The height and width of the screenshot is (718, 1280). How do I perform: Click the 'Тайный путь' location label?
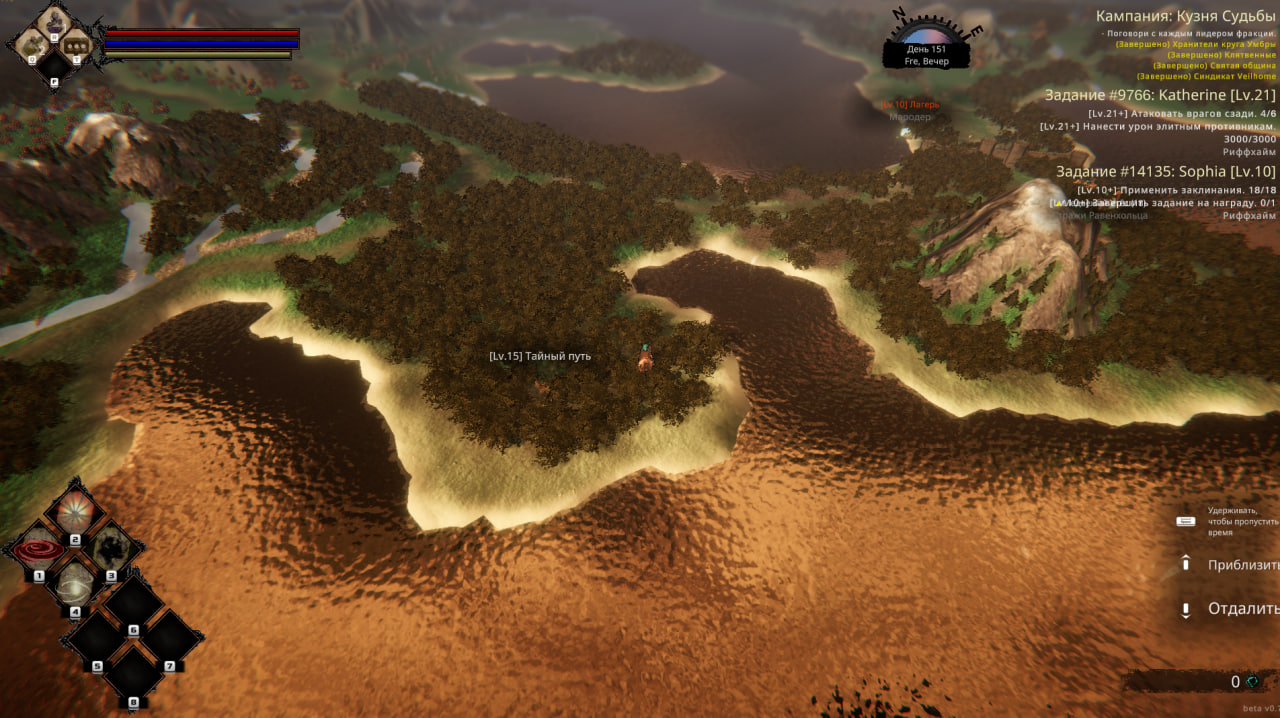pos(540,356)
